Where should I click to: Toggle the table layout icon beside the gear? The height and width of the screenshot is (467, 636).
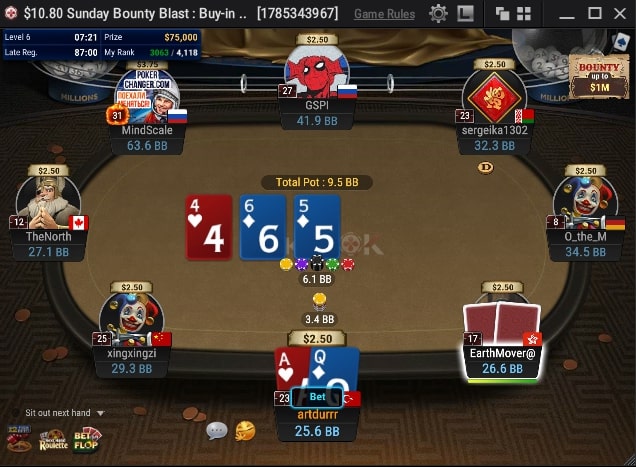[x=465, y=14]
